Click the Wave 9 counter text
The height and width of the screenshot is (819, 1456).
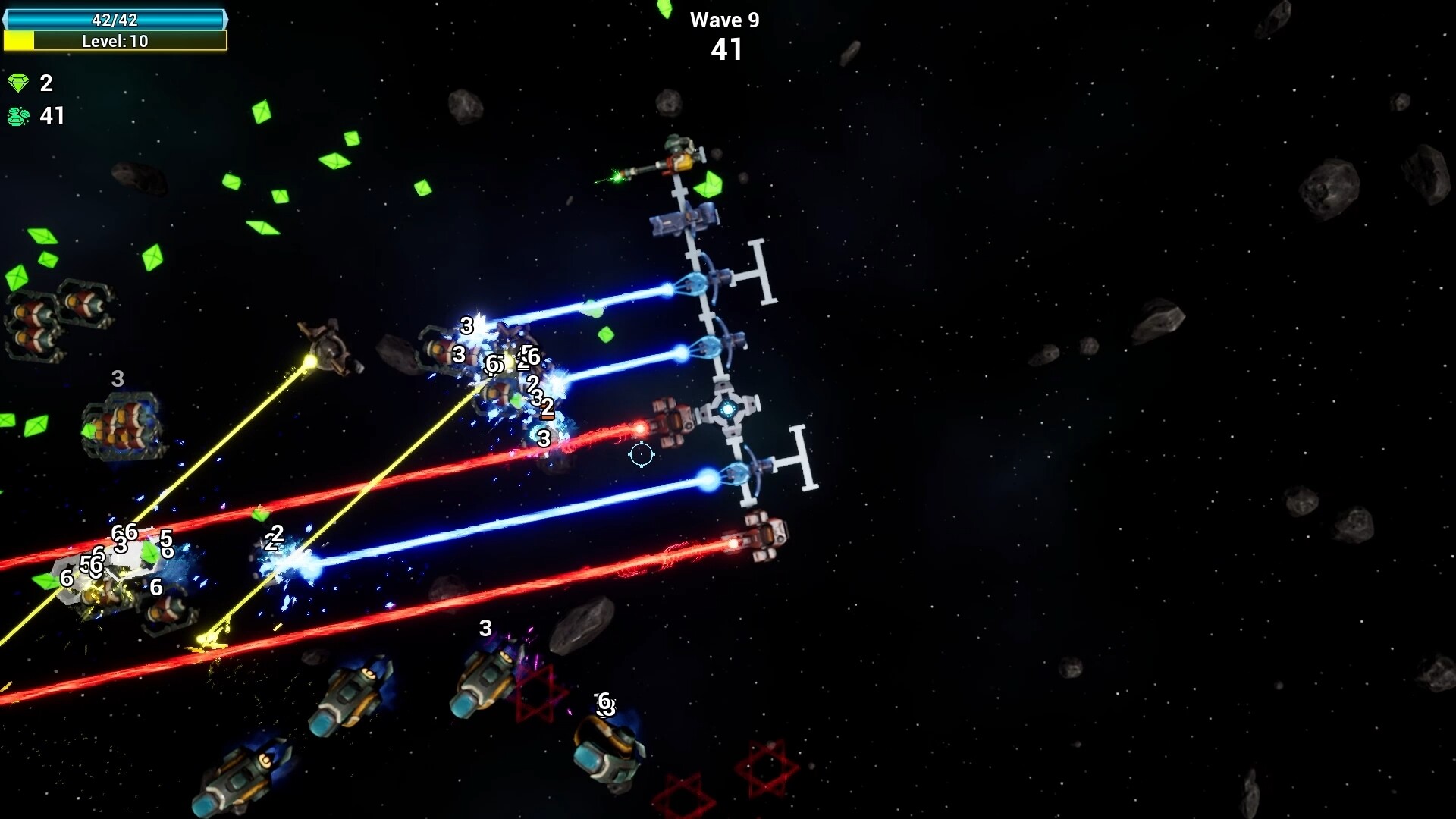[x=726, y=20]
